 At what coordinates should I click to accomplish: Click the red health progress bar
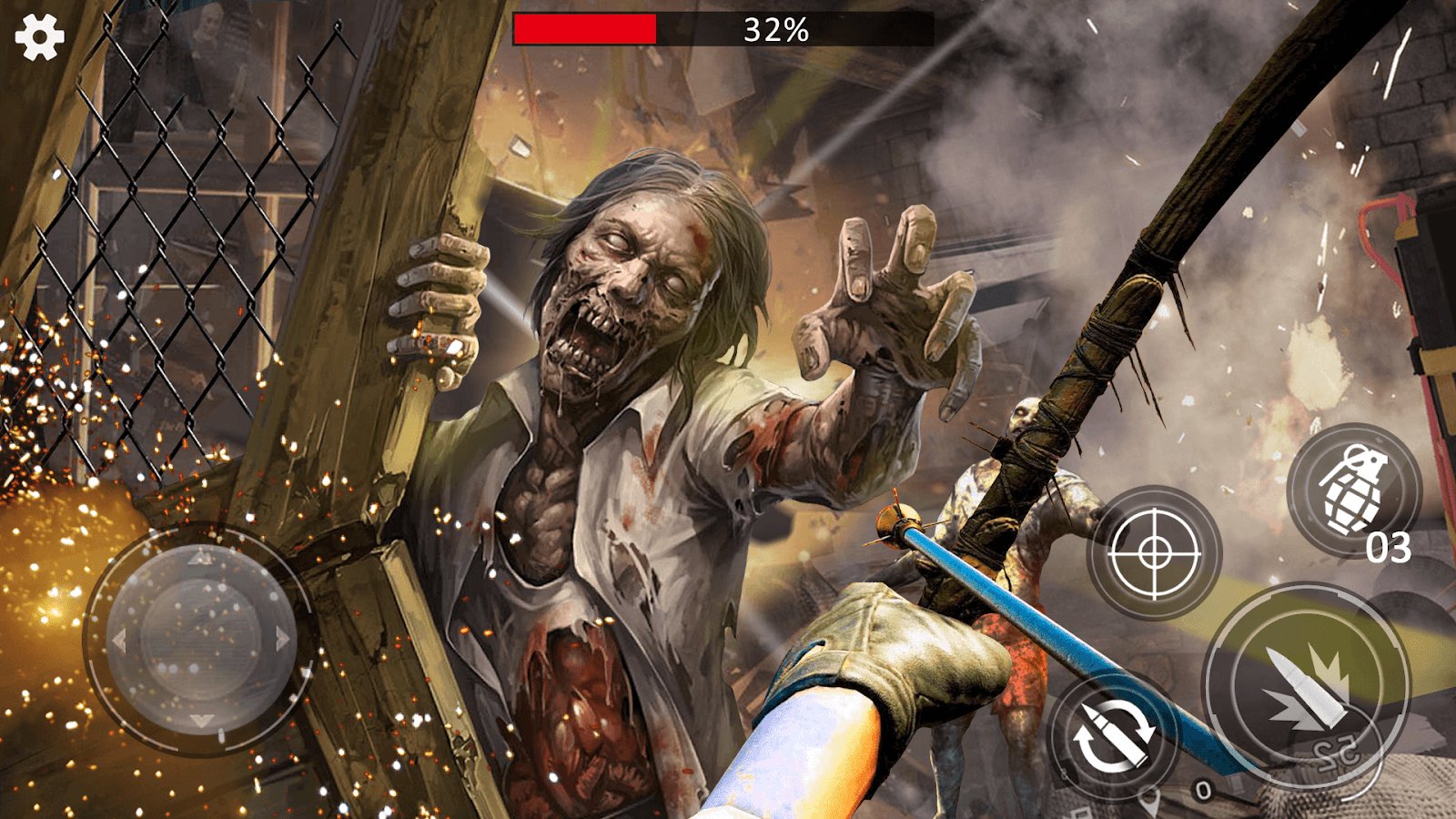pos(587,26)
